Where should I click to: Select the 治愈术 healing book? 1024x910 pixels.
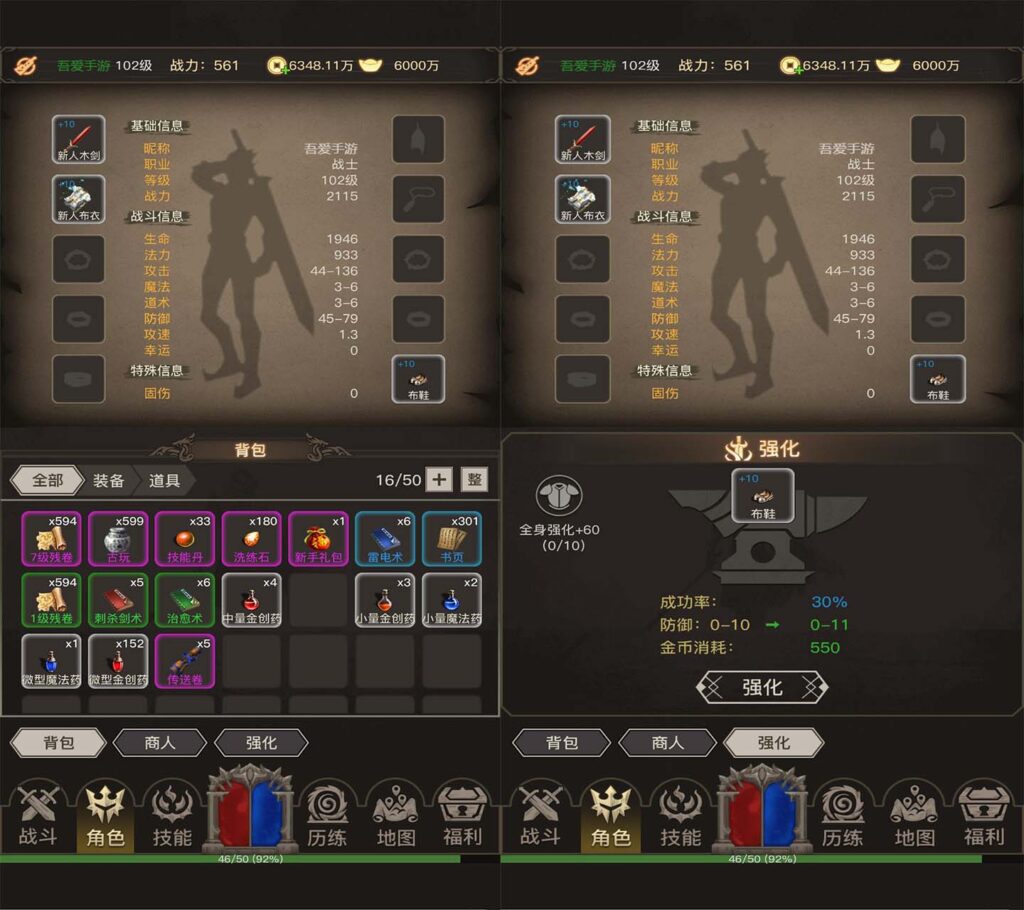185,600
